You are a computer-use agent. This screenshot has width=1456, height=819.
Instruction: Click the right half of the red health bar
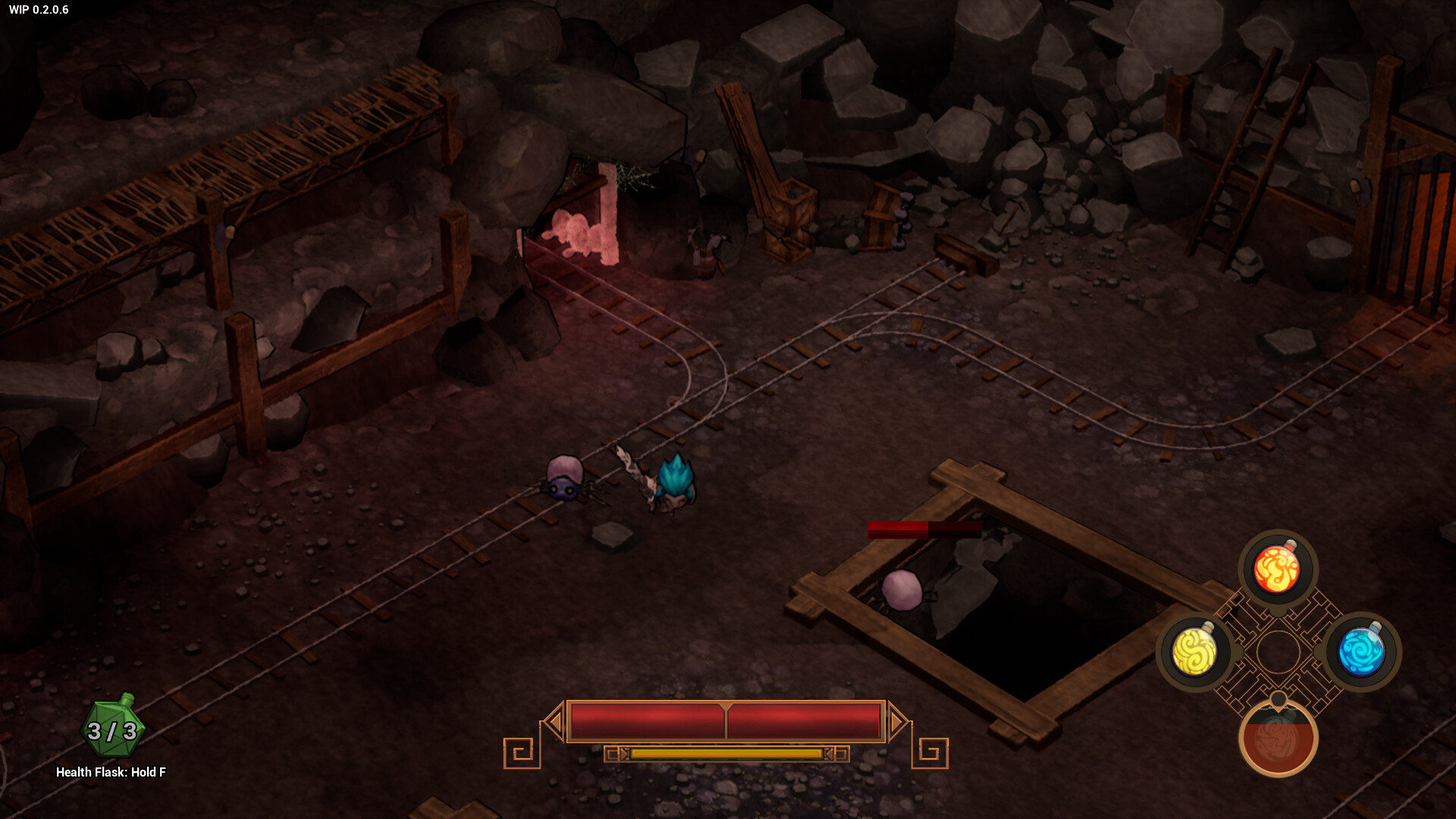[804, 721]
